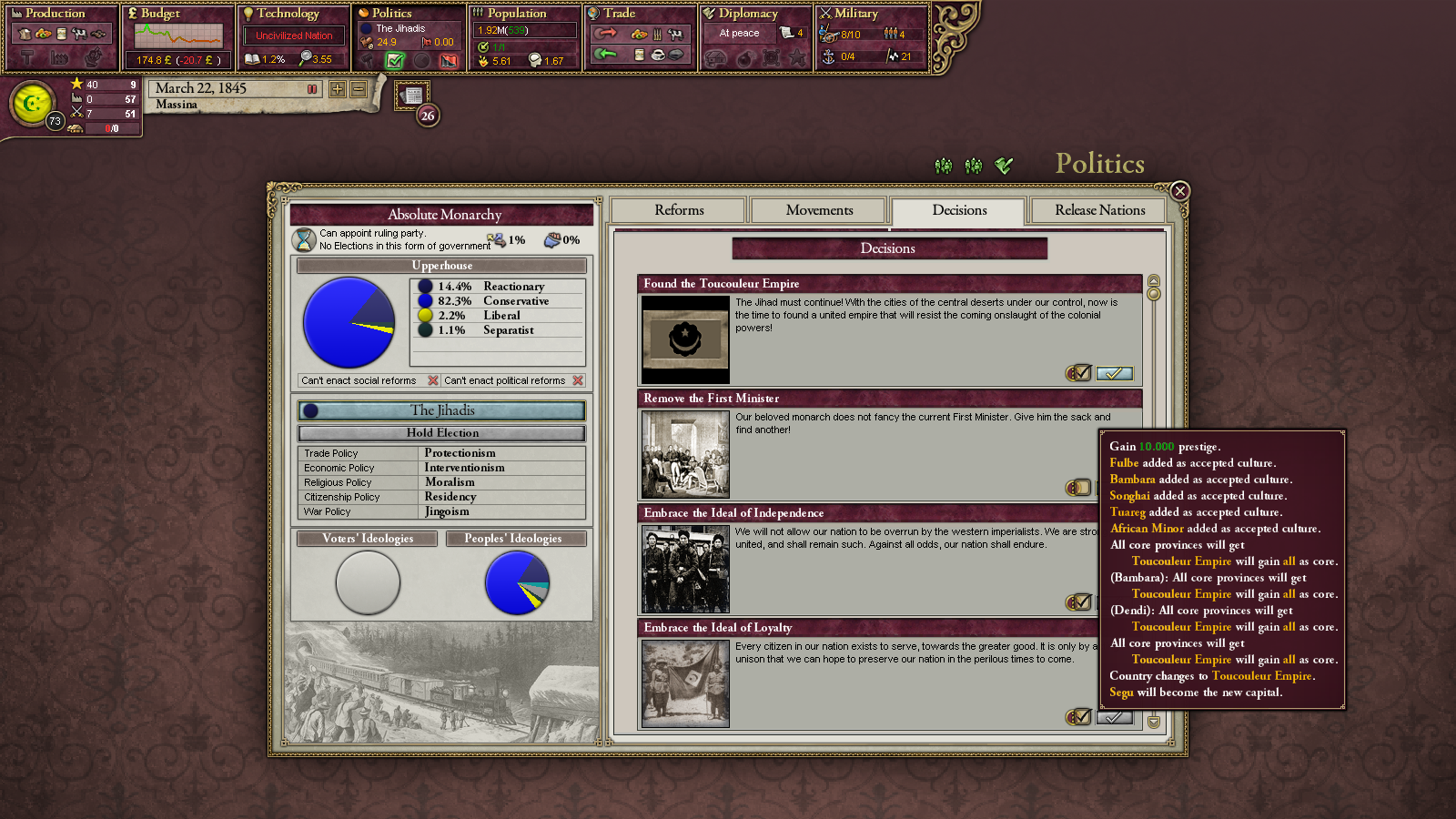
Task: Close the Politics window
Action: point(1179,191)
